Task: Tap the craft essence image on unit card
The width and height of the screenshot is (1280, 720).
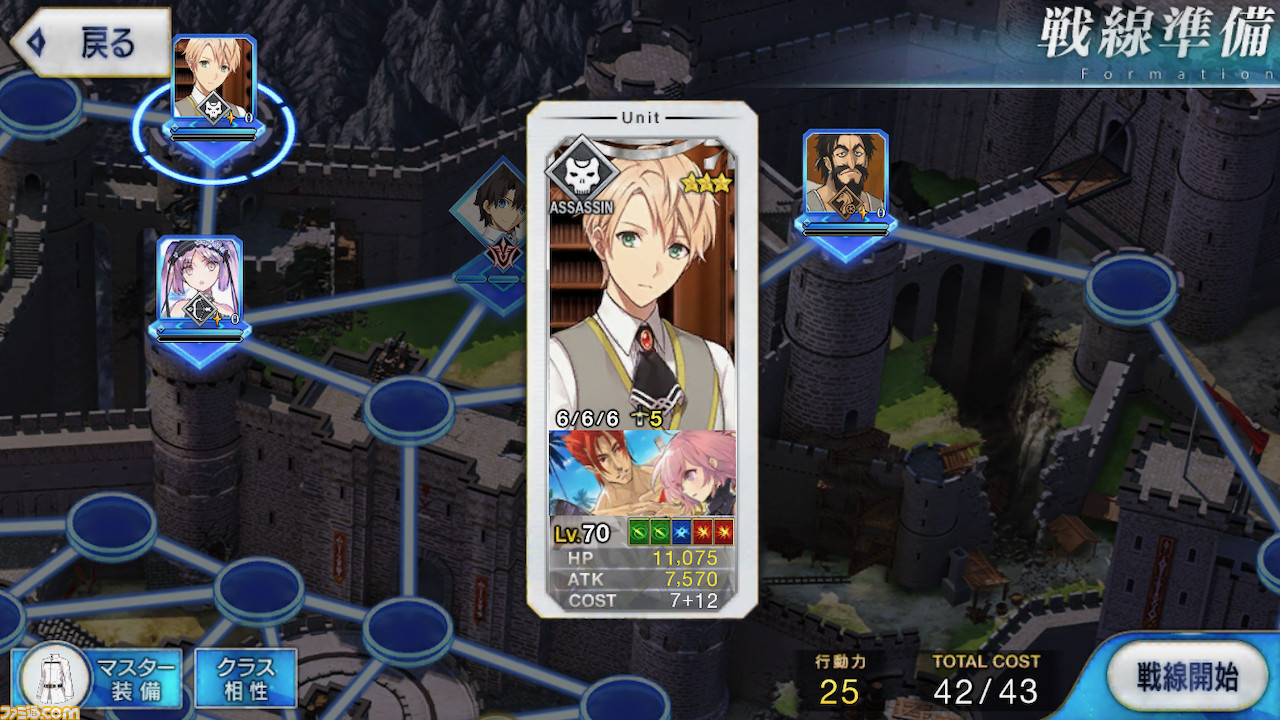Action: 641,473
